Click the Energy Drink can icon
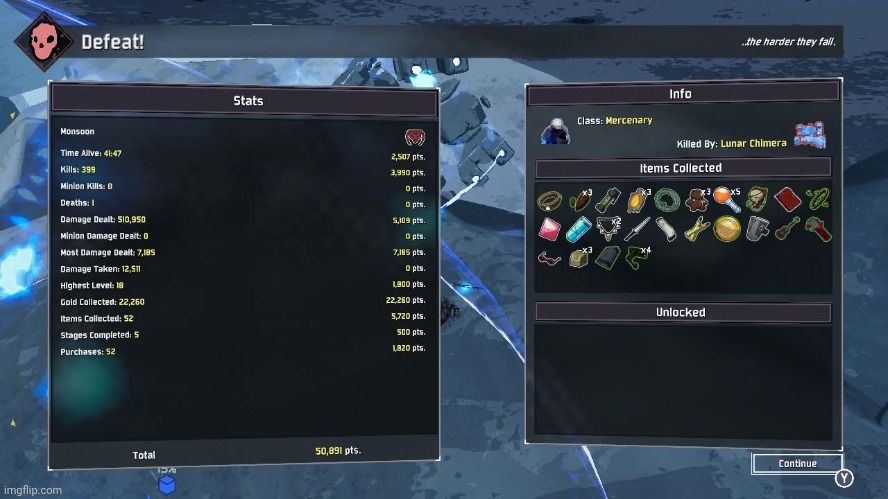The height and width of the screenshot is (499, 888). coord(578,229)
